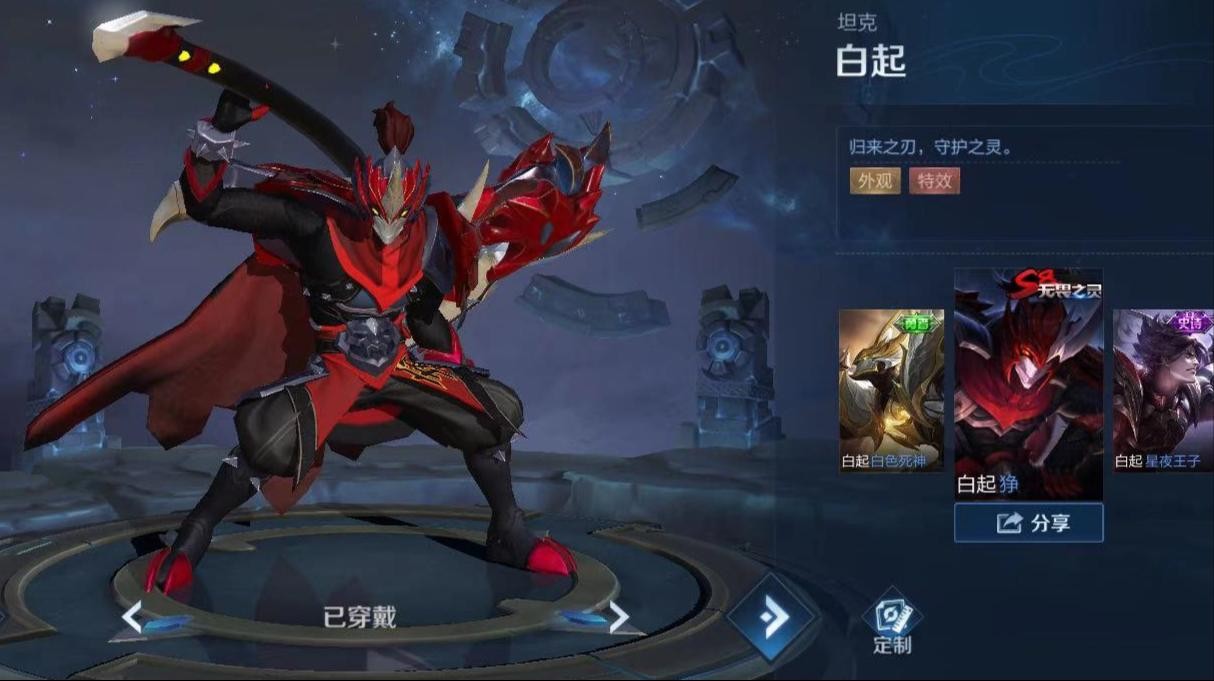Click the 分享 share button
This screenshot has height=681, width=1214.
pos(1028,523)
